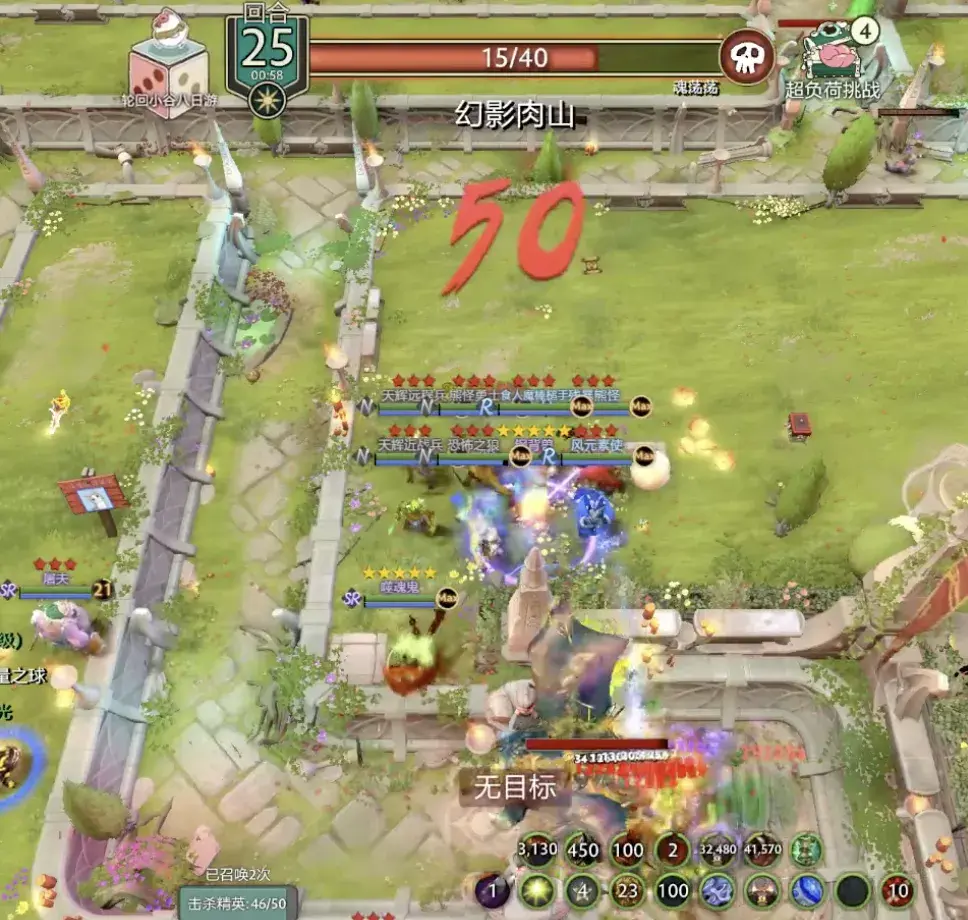Activate the purple orb ability showing 1
The image size is (968, 920).
tap(492, 890)
